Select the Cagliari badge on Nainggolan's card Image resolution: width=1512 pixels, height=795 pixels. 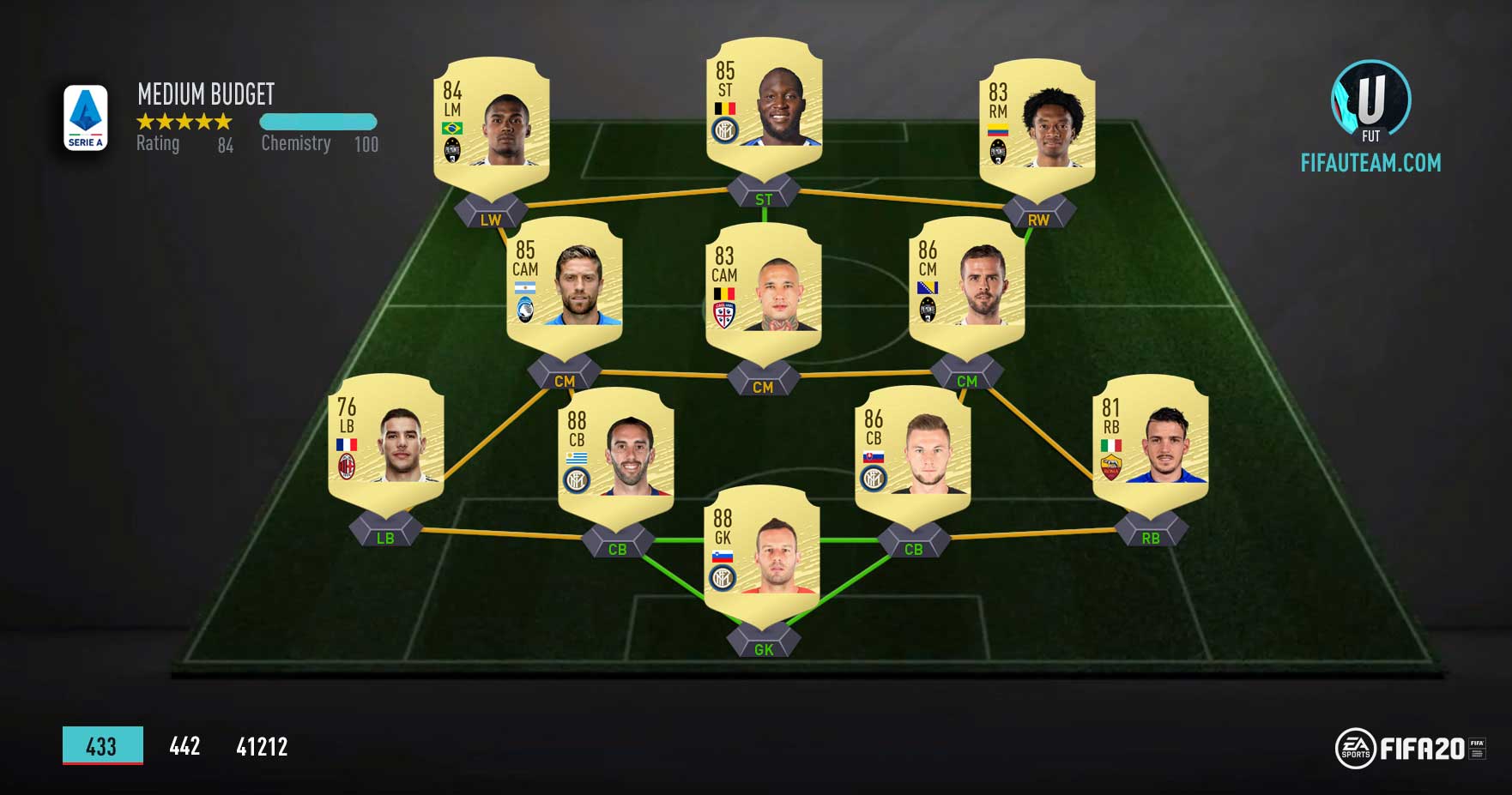click(x=725, y=313)
